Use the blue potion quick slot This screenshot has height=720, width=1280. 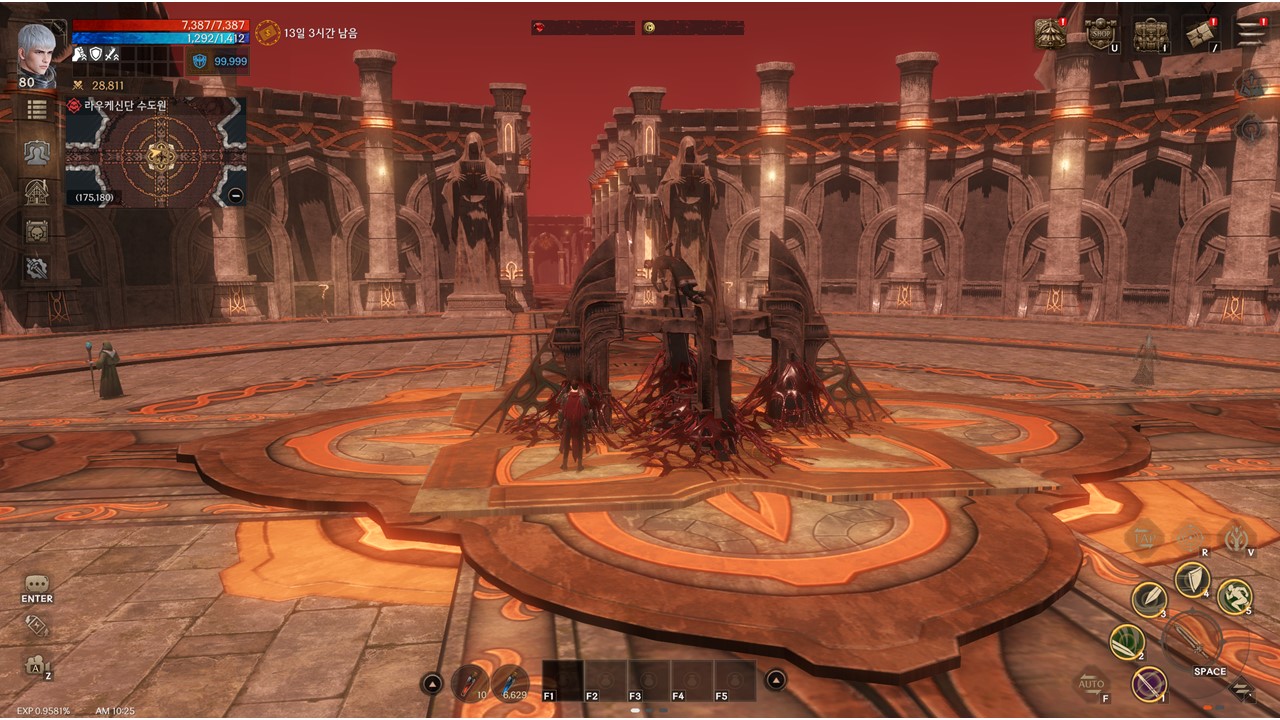click(510, 682)
